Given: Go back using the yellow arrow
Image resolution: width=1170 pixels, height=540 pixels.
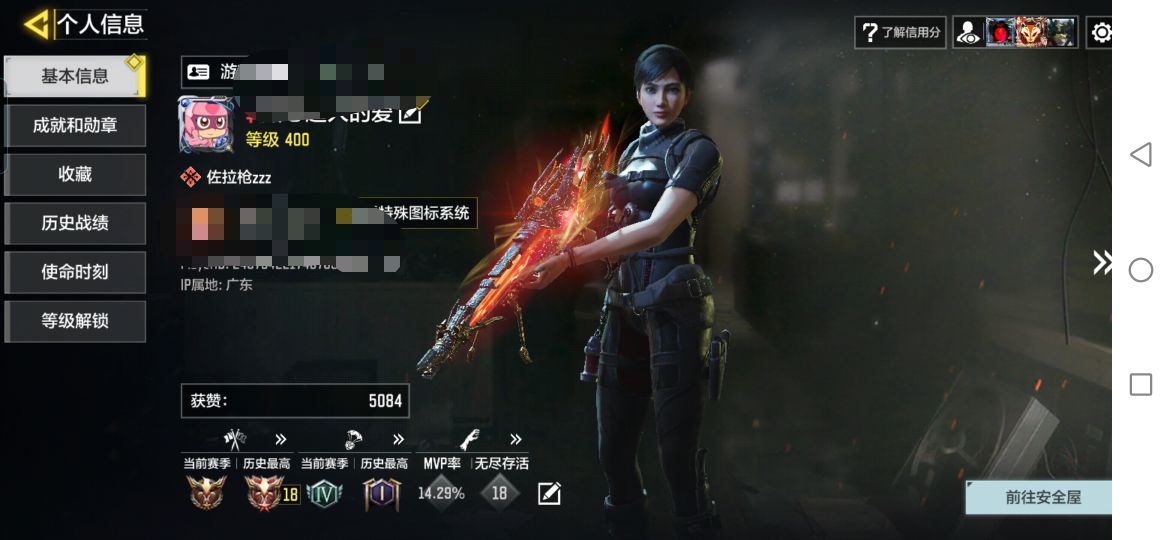Looking at the screenshot, I should click(36, 24).
